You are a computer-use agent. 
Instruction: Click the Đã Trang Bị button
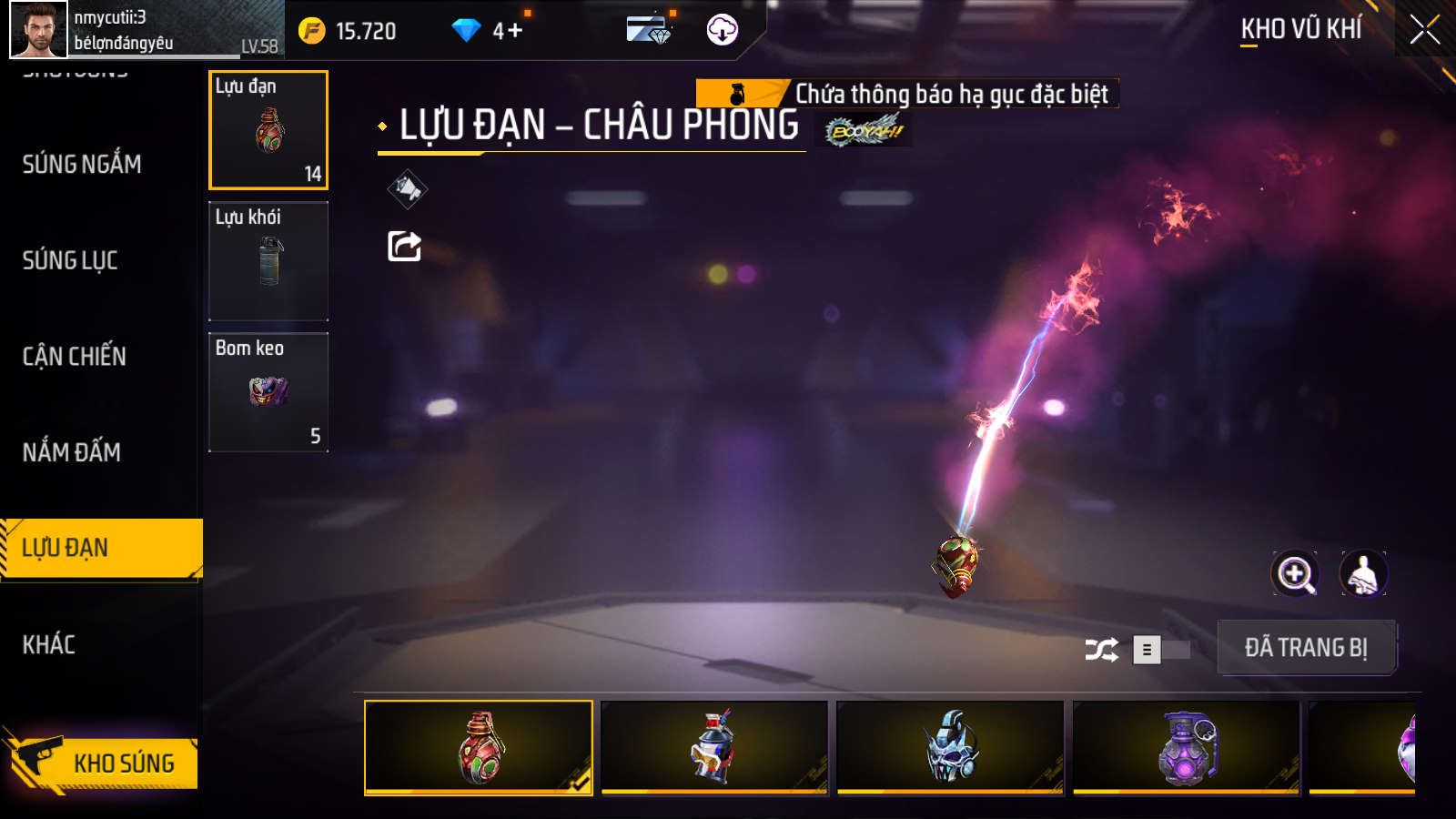coord(1306,648)
